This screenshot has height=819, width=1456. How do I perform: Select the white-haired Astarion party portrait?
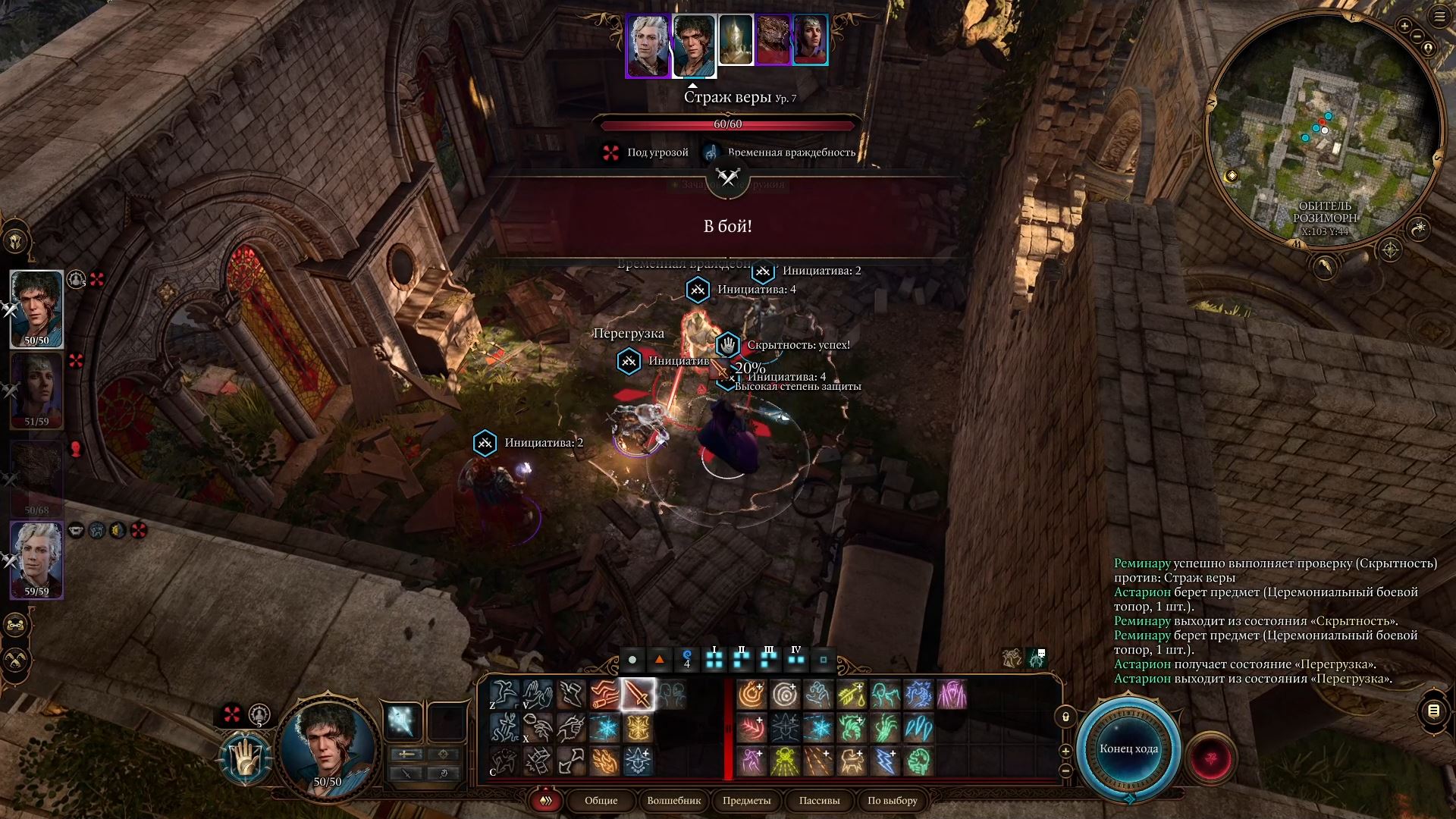pos(36,560)
